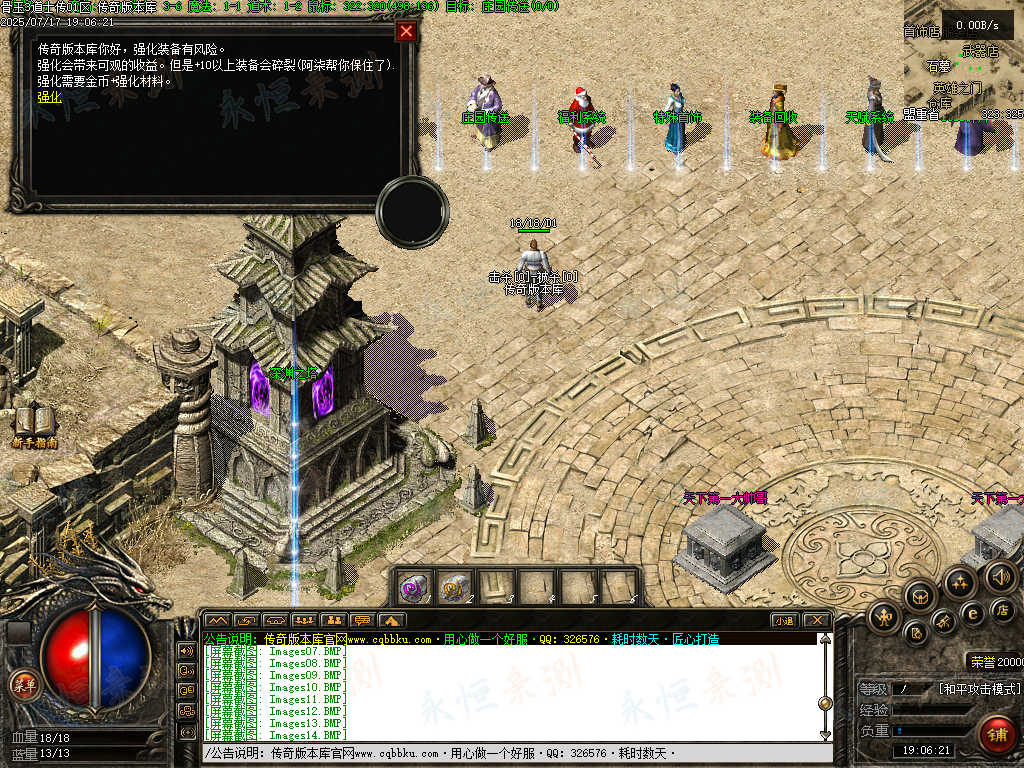Open the red 铺 stall button
The height and width of the screenshot is (768, 1024).
click(x=996, y=734)
